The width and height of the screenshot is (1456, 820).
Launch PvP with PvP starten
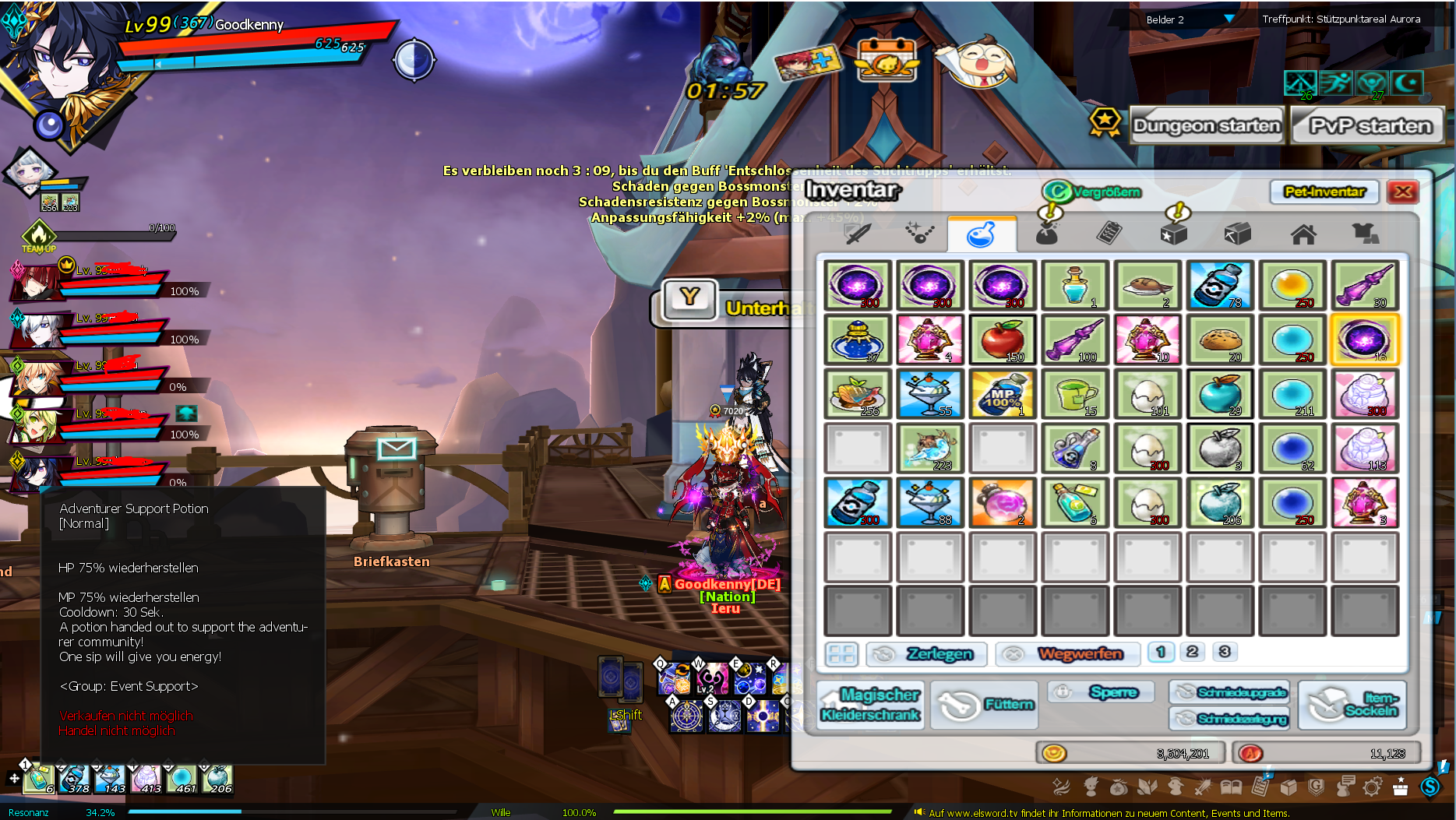tap(1370, 126)
